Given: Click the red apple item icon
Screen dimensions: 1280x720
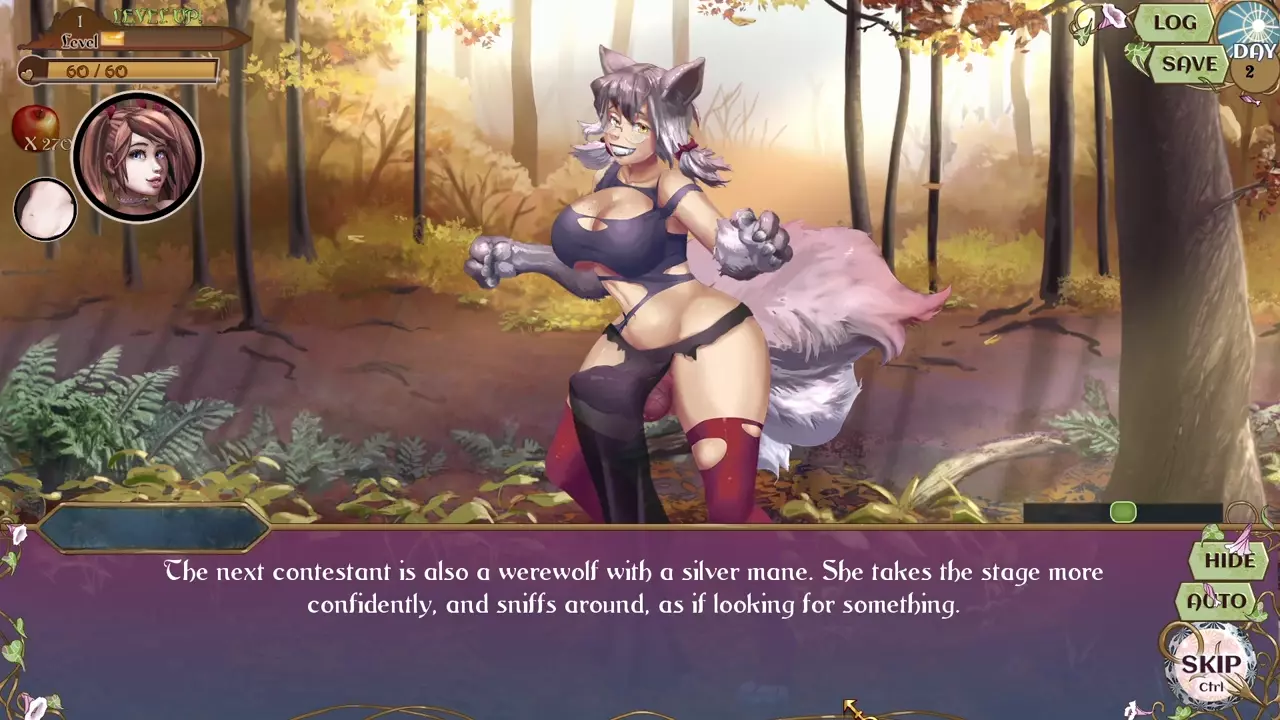Looking at the screenshot, I should tap(34, 128).
